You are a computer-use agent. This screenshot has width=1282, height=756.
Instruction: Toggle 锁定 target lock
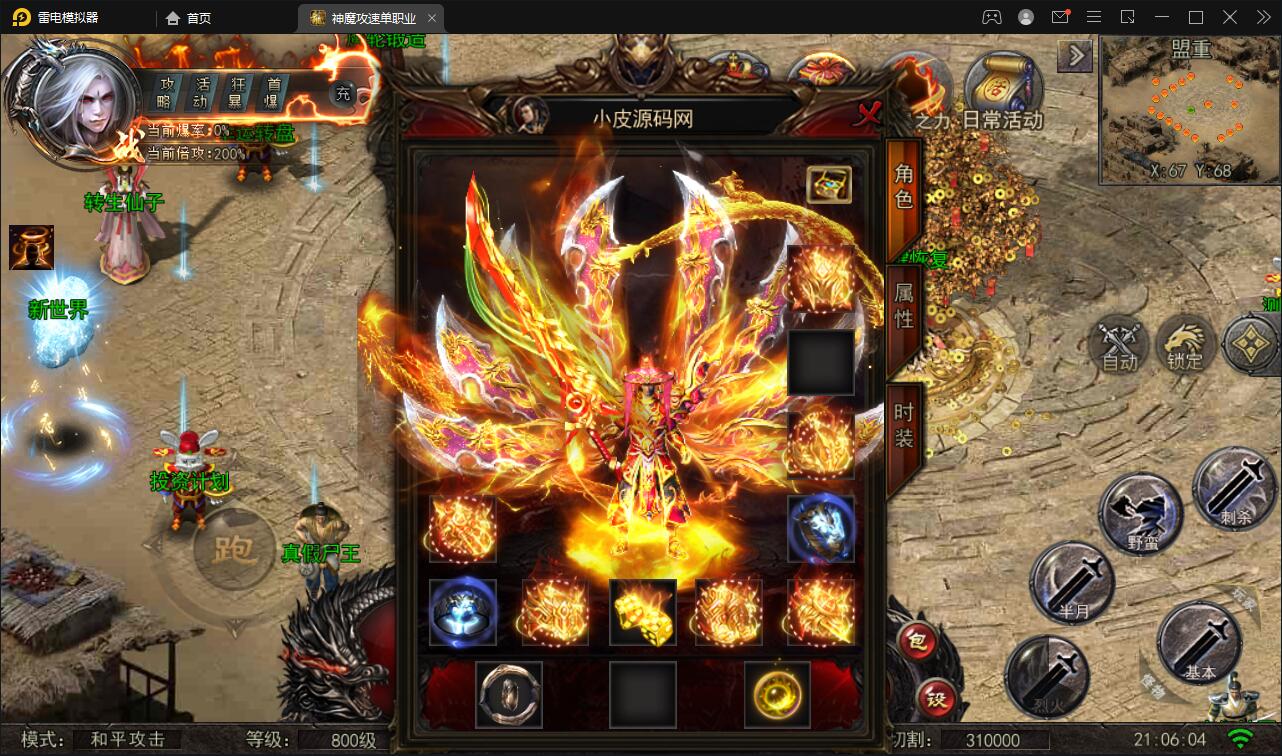click(1185, 347)
